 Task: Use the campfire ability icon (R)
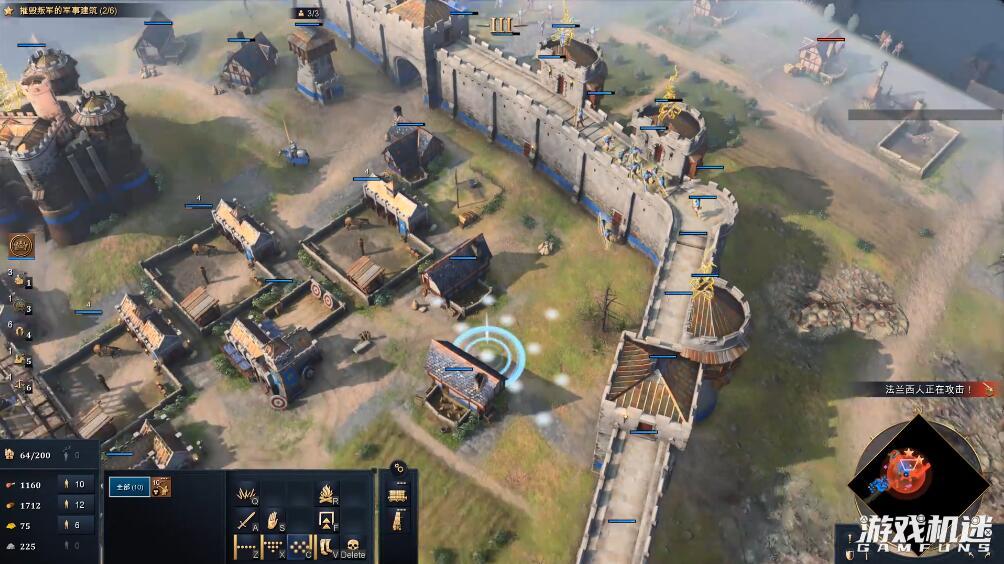327,493
